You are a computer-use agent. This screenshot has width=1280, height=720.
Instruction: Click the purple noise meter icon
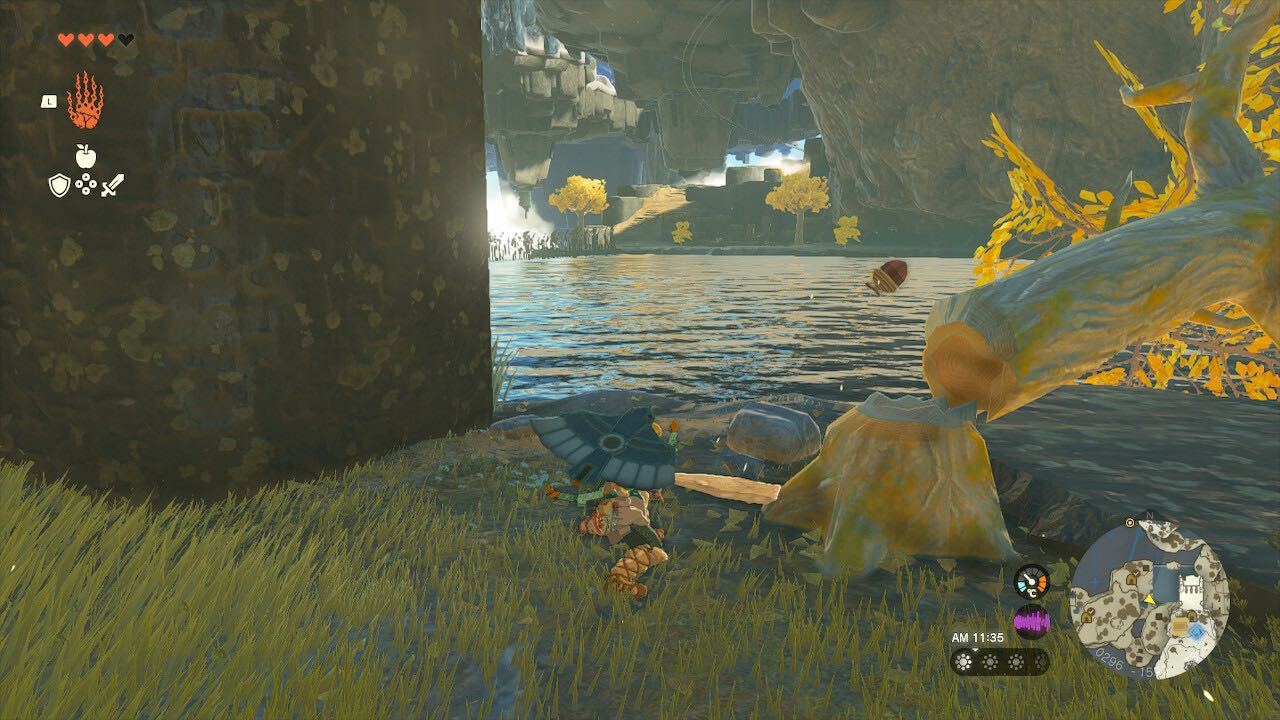[x=1031, y=619]
